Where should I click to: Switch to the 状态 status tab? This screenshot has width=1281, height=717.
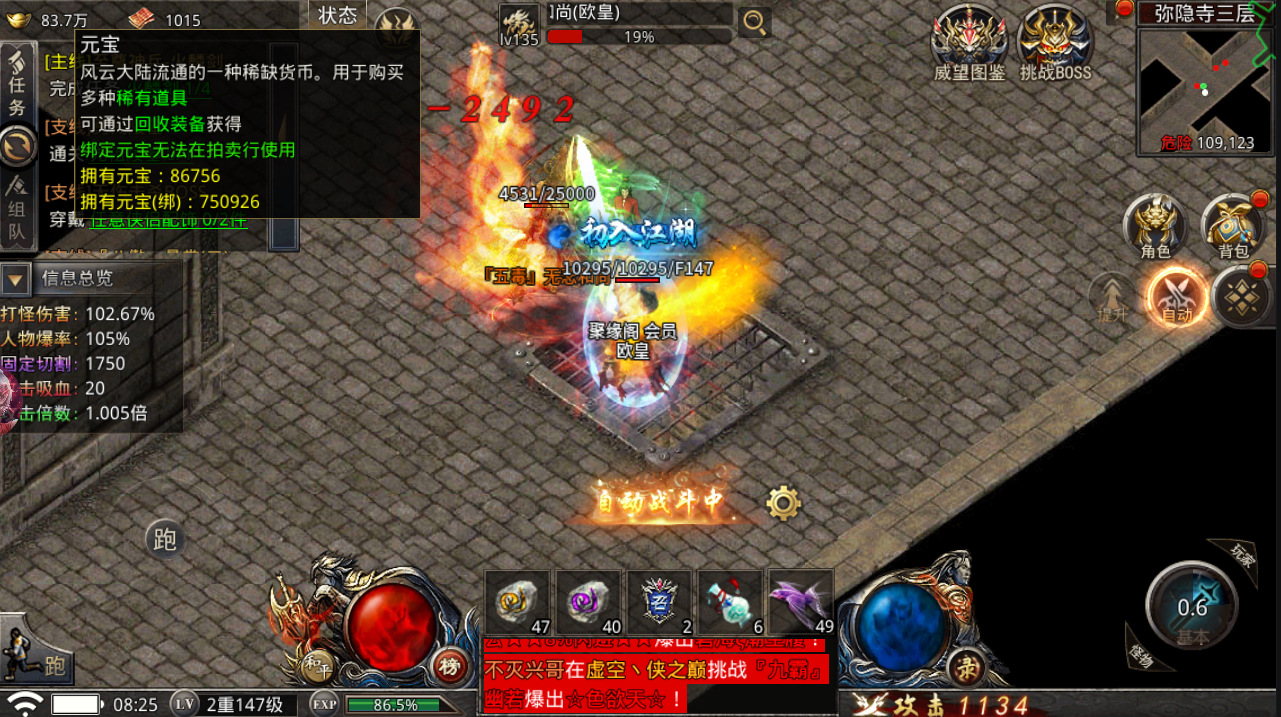pos(337,15)
